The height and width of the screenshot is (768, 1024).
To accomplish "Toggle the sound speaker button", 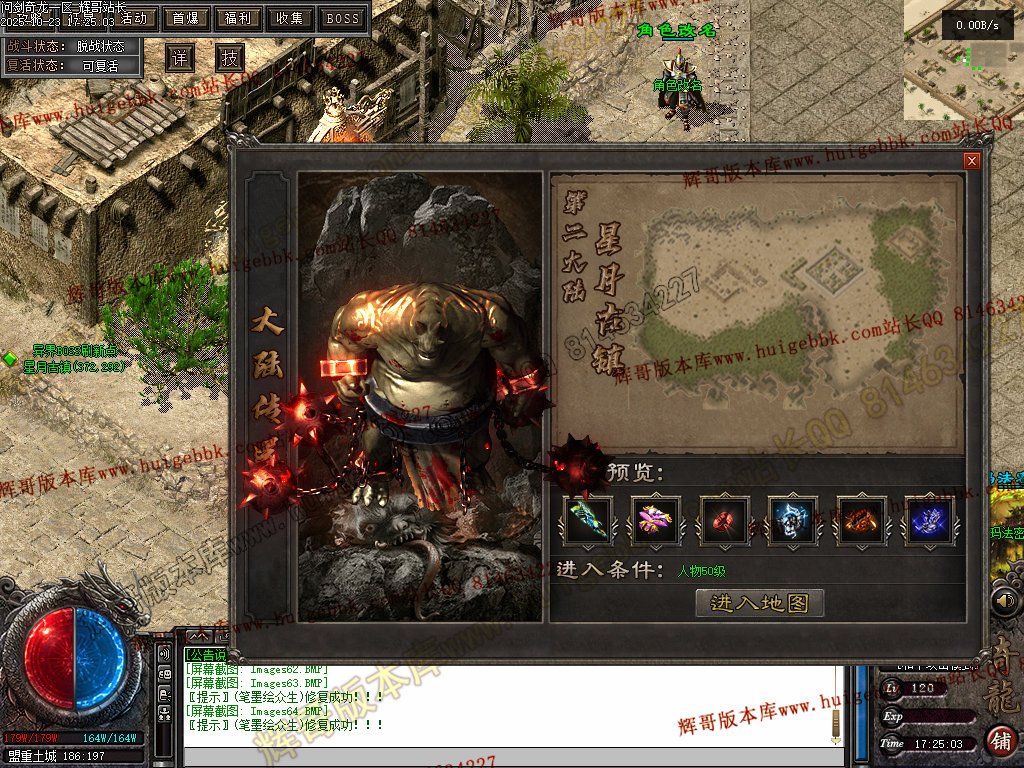I will click(1005, 601).
